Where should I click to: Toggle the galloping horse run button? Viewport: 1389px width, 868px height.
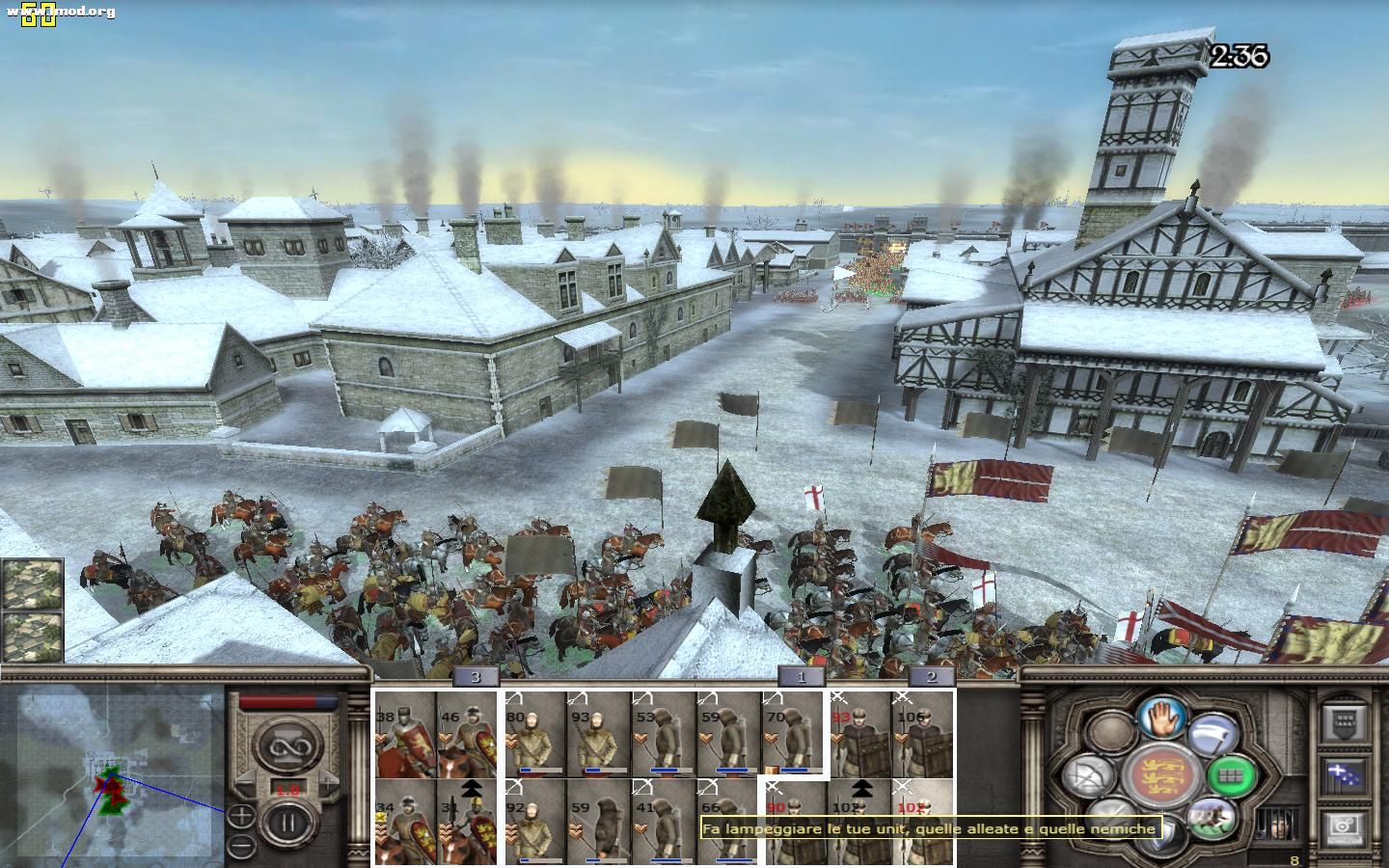[x=1210, y=819]
